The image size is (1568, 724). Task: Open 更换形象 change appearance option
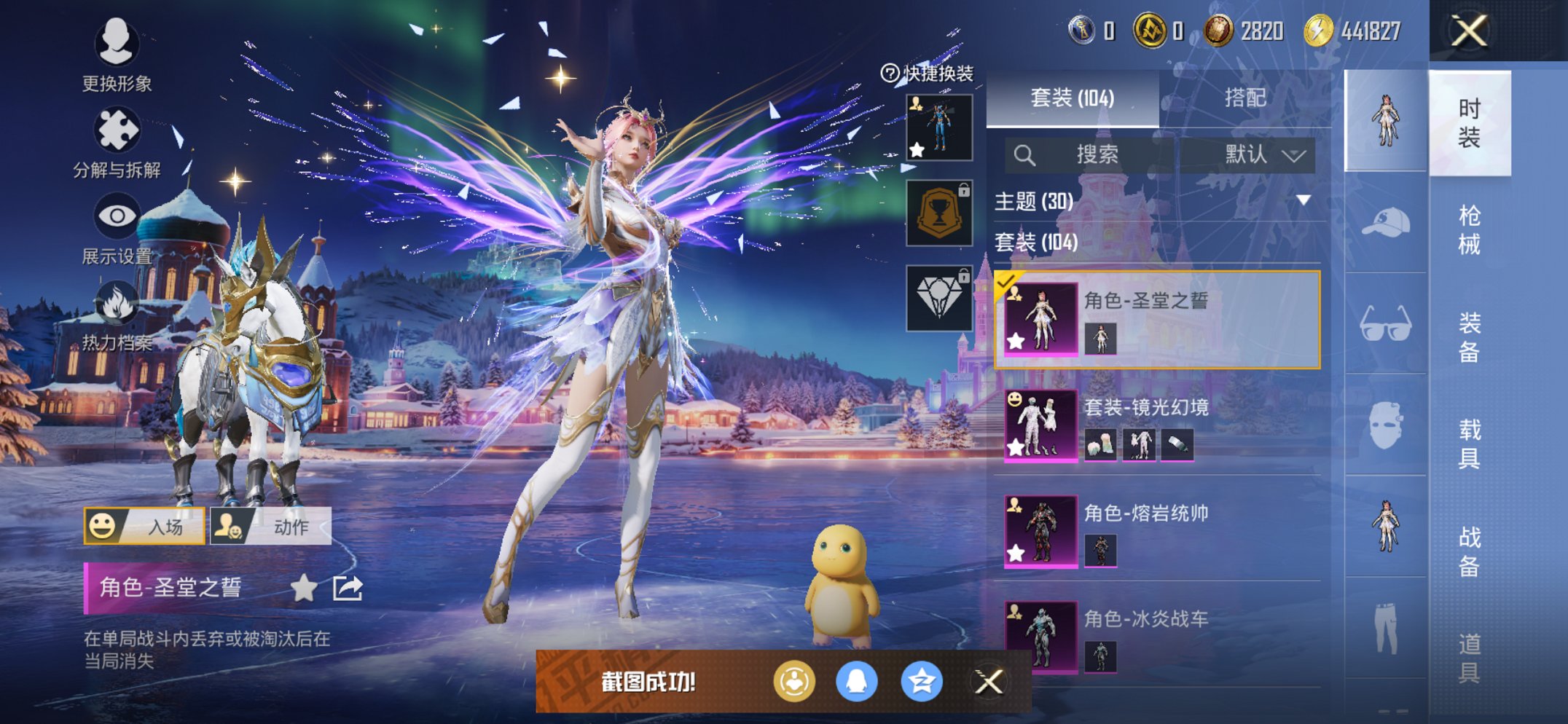117,55
